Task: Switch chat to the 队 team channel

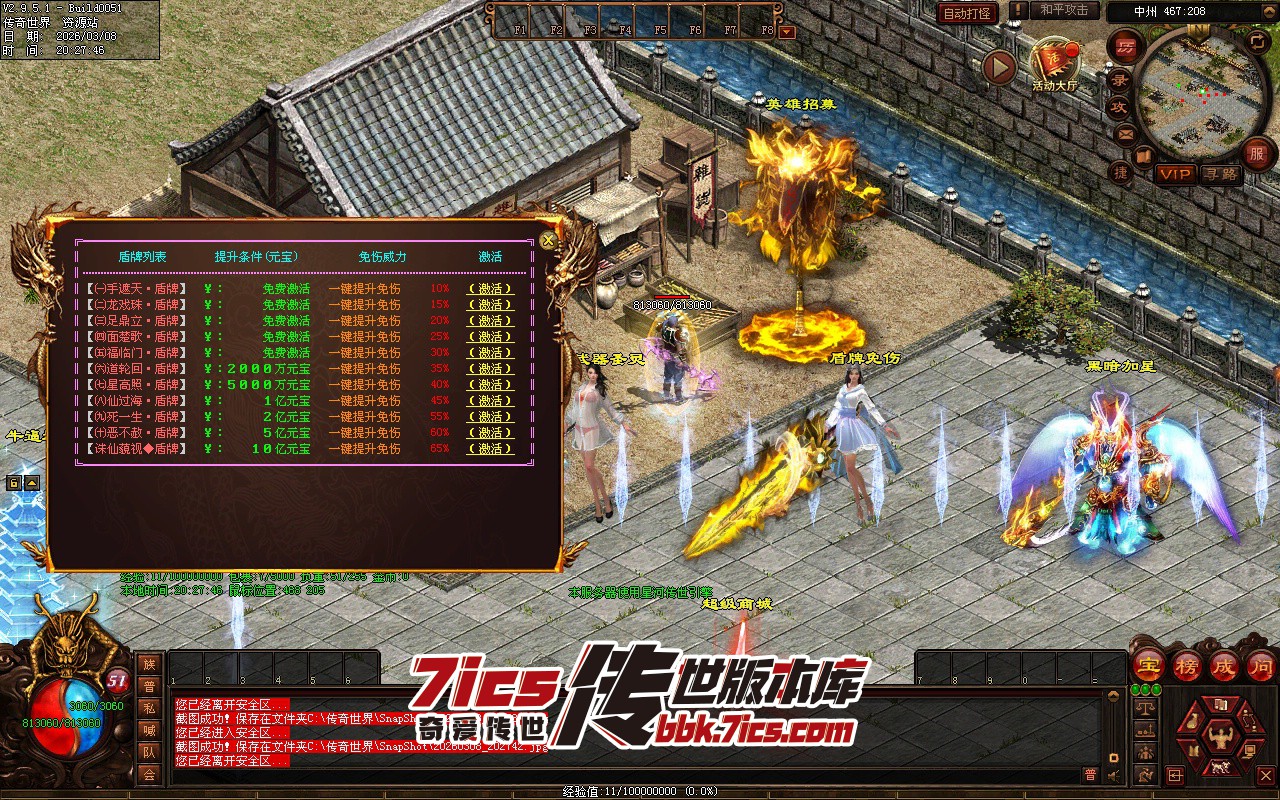Action: click(149, 751)
